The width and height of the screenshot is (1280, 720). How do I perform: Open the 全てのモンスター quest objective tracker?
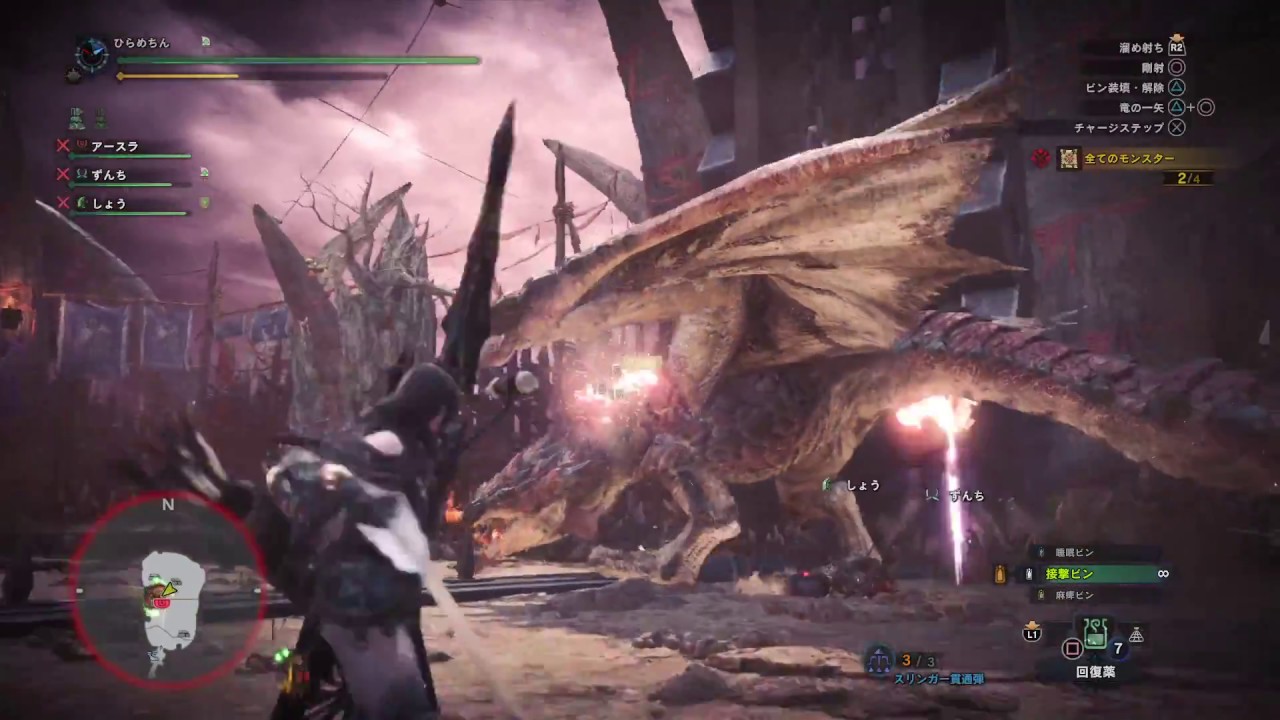tap(1128, 158)
